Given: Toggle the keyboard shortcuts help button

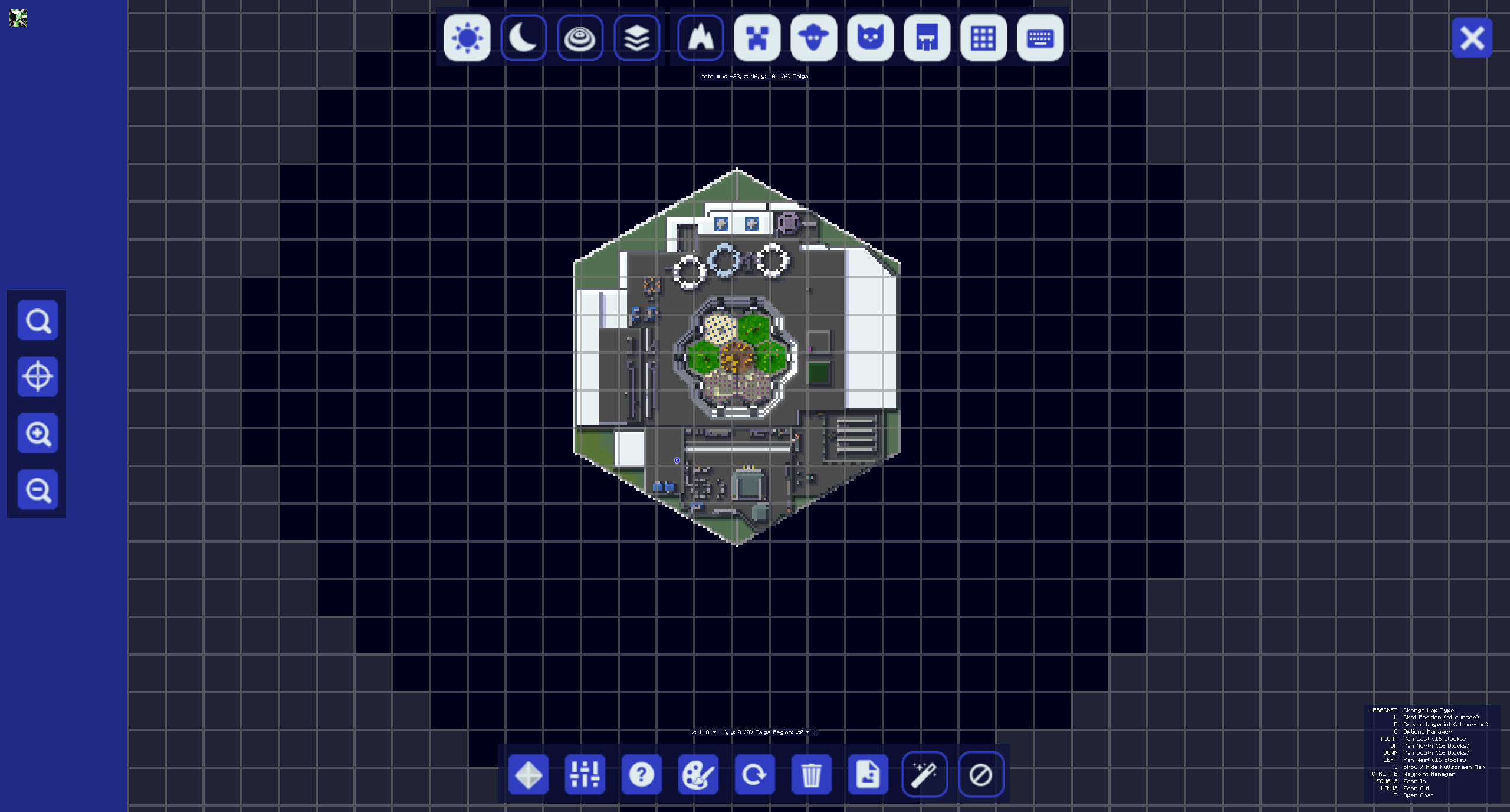Looking at the screenshot, I should coord(1040,38).
